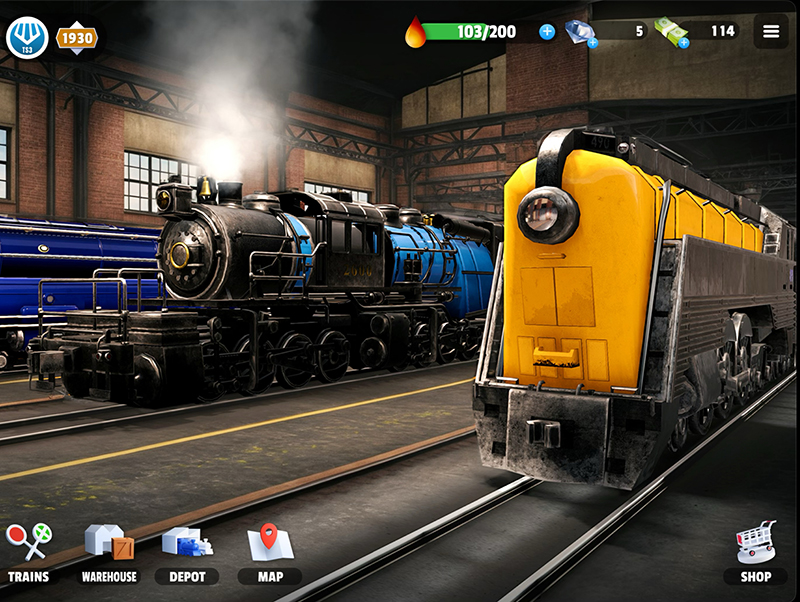Go to the Depot
Screen dimensions: 800x602
point(187,552)
